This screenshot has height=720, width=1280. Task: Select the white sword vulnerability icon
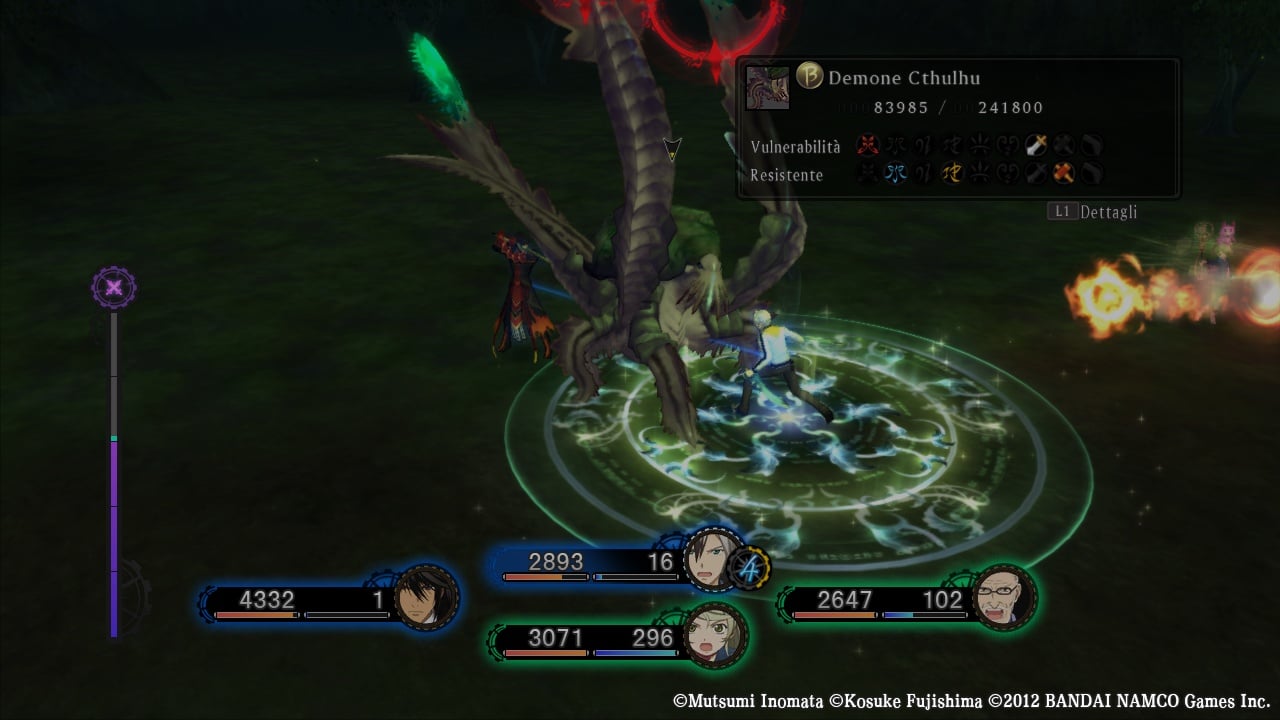pos(1035,146)
